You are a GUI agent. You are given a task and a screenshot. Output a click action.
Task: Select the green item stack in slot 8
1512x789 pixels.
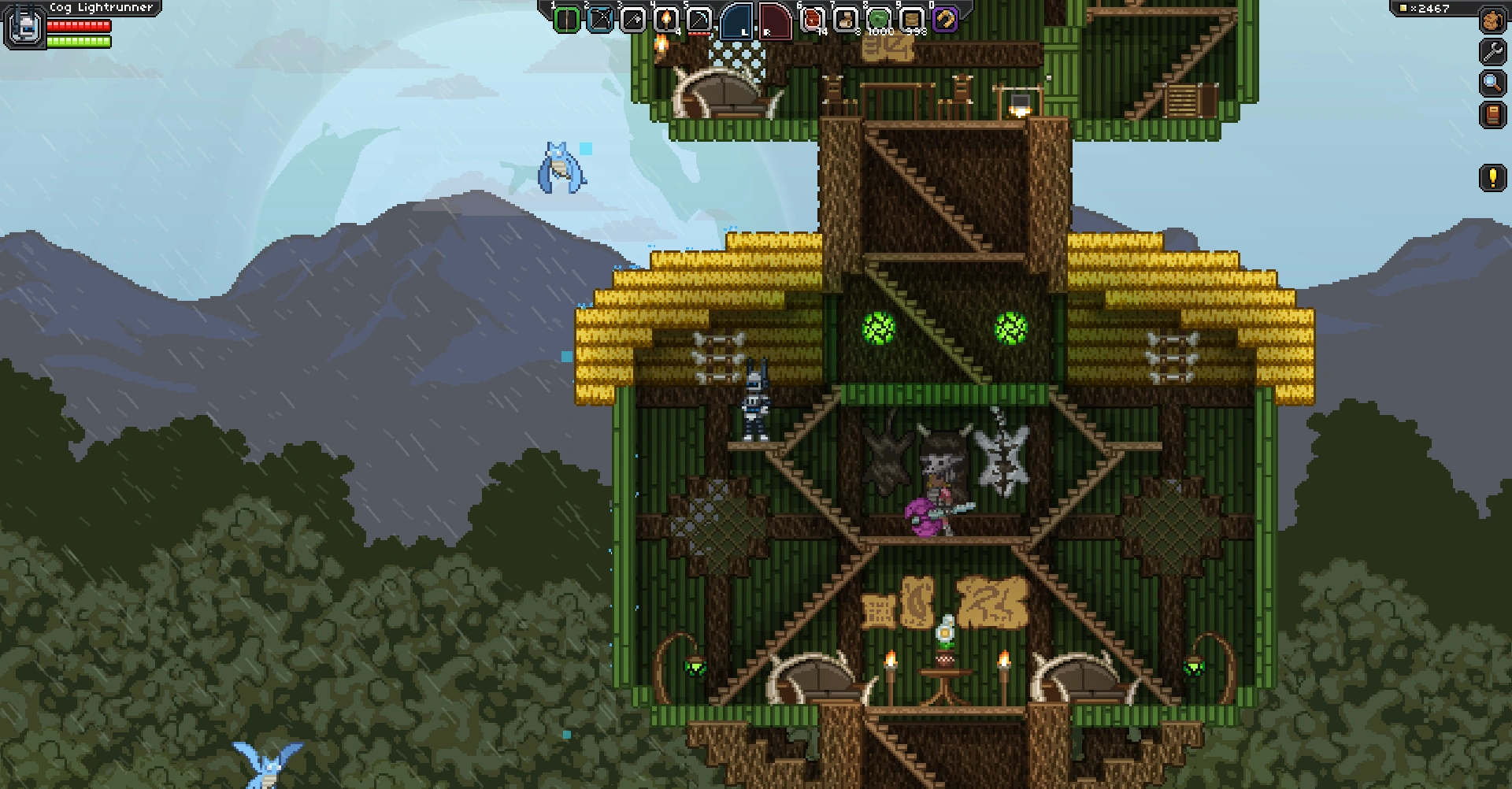(879, 20)
